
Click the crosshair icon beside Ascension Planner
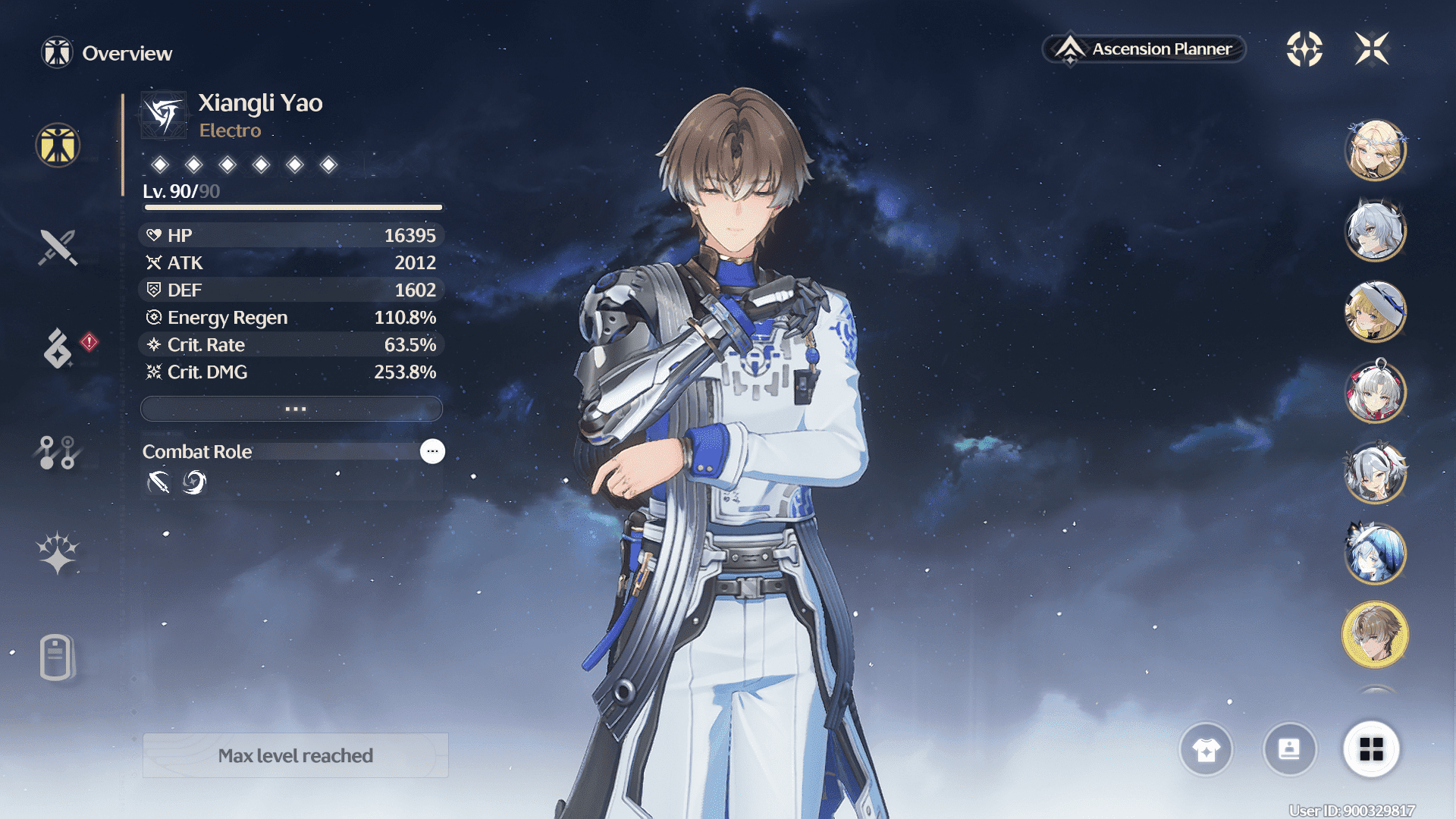(1304, 49)
